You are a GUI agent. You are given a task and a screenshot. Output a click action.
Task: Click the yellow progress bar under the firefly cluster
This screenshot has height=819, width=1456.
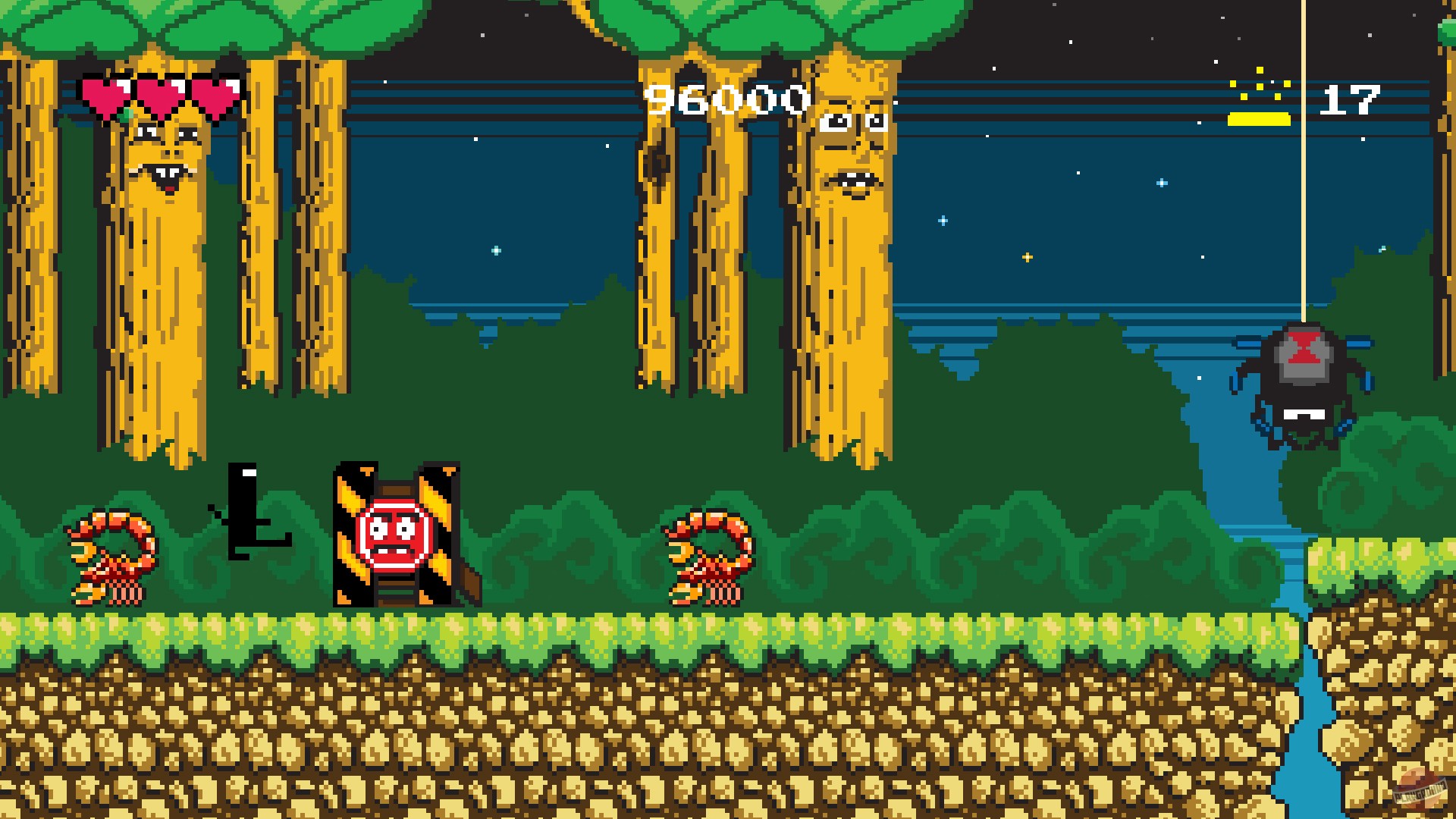pos(1259,118)
